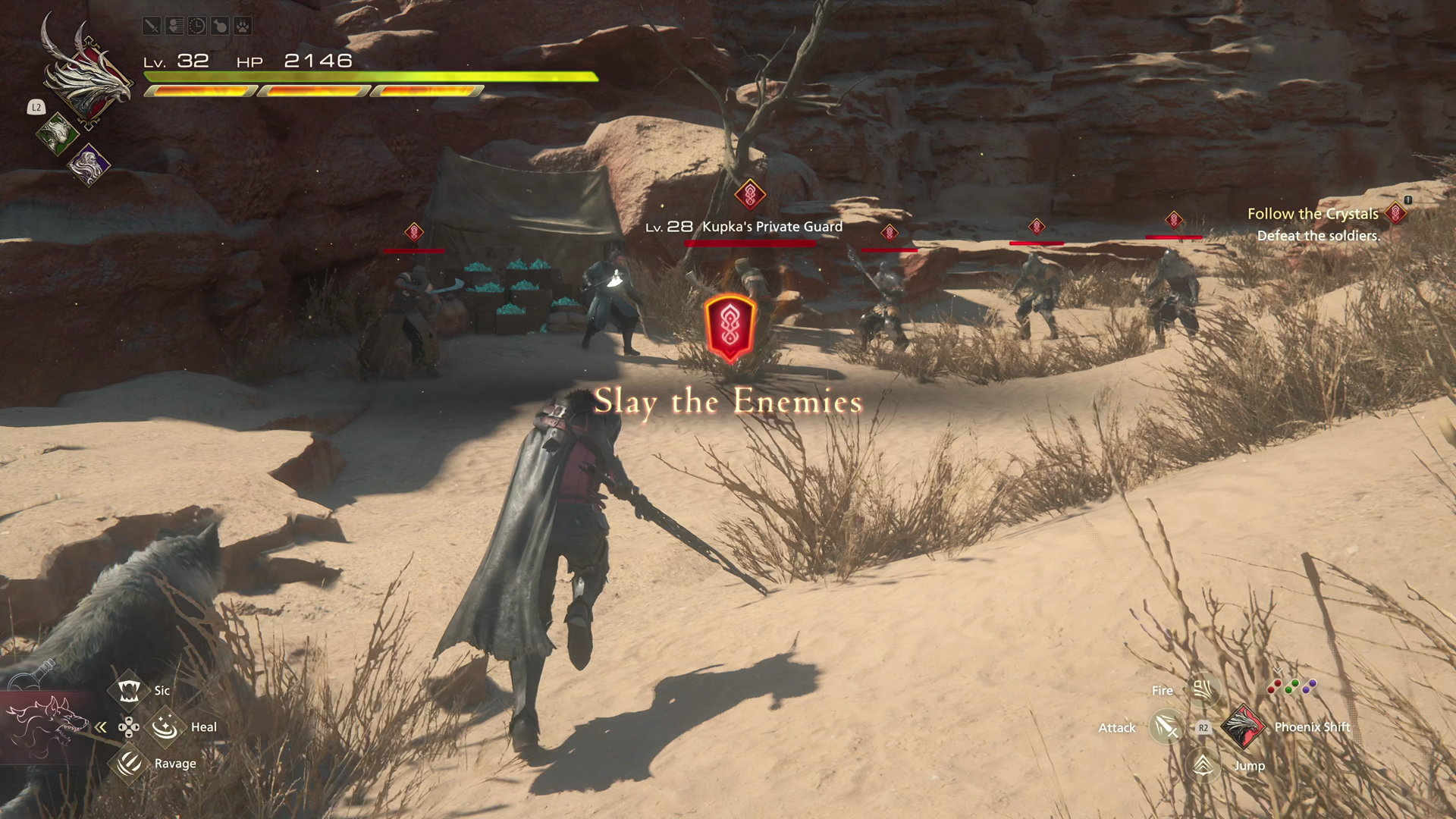Click the potion flask status icon
Viewport: 1456px width, 819px height.
tap(220, 27)
